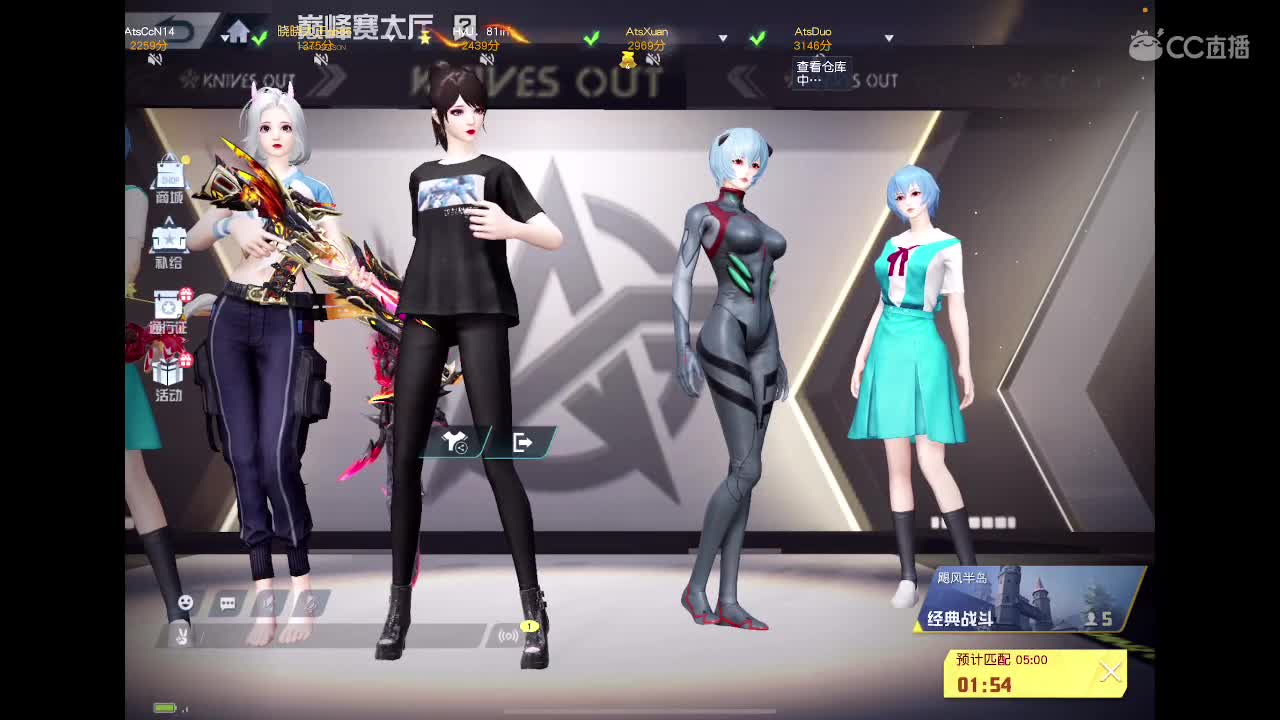The image size is (1280, 720).
Task: Open the wardrobe outfit change icon
Action: [452, 441]
